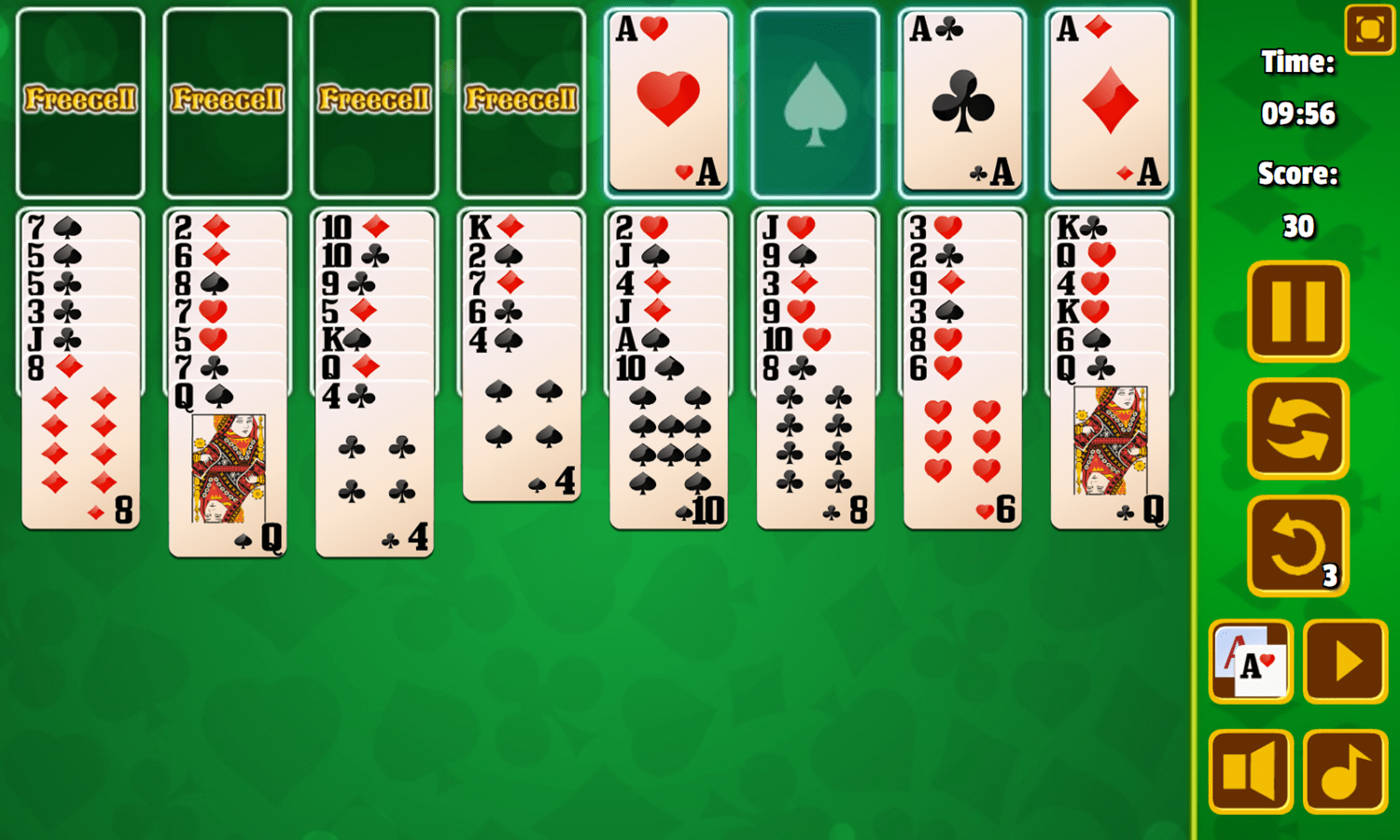The image size is (1400, 840).
Task: Click the Ace of Clubs foundation
Action: 962,100
